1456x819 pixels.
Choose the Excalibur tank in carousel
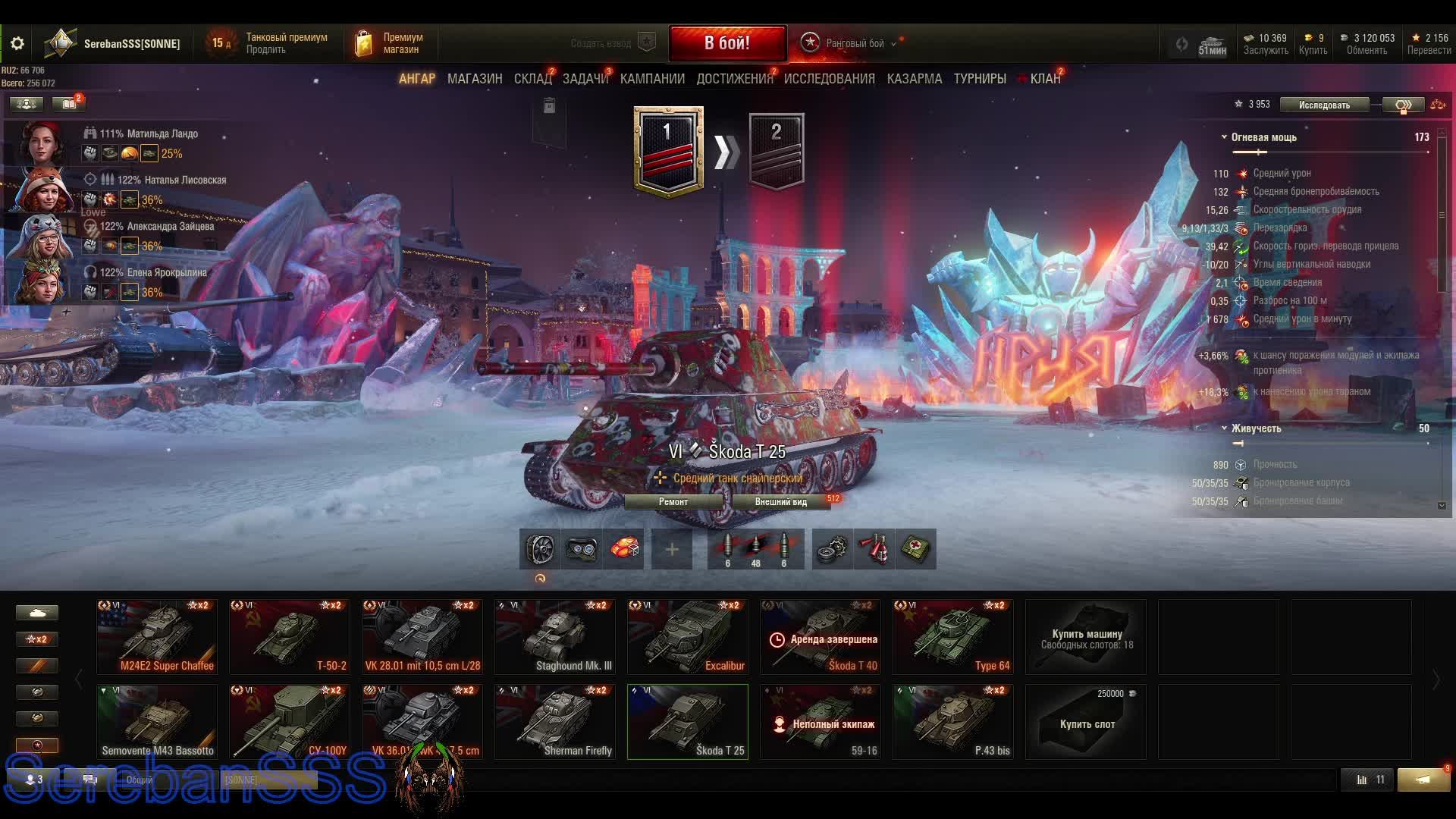click(688, 637)
